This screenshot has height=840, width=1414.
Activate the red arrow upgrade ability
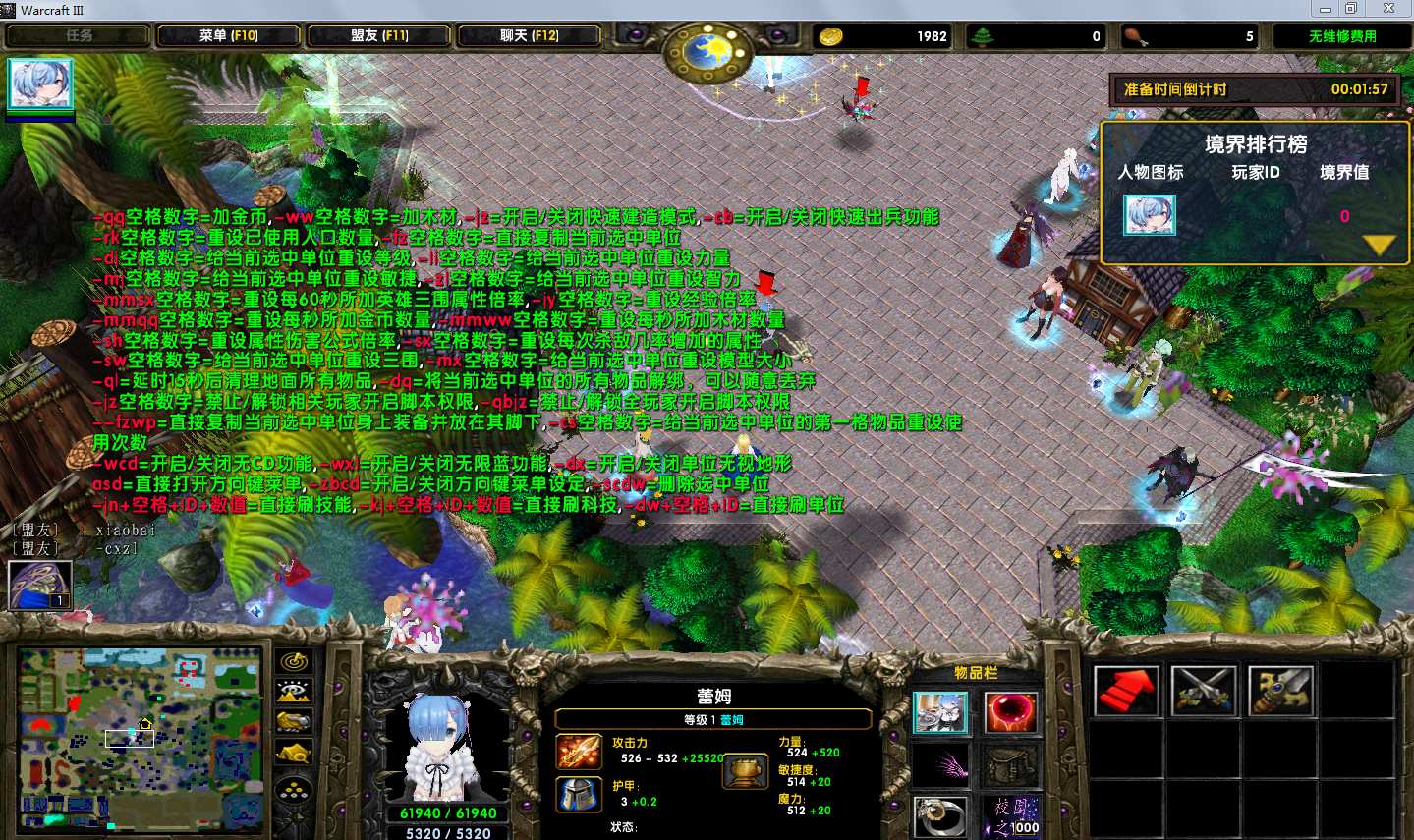(1126, 690)
